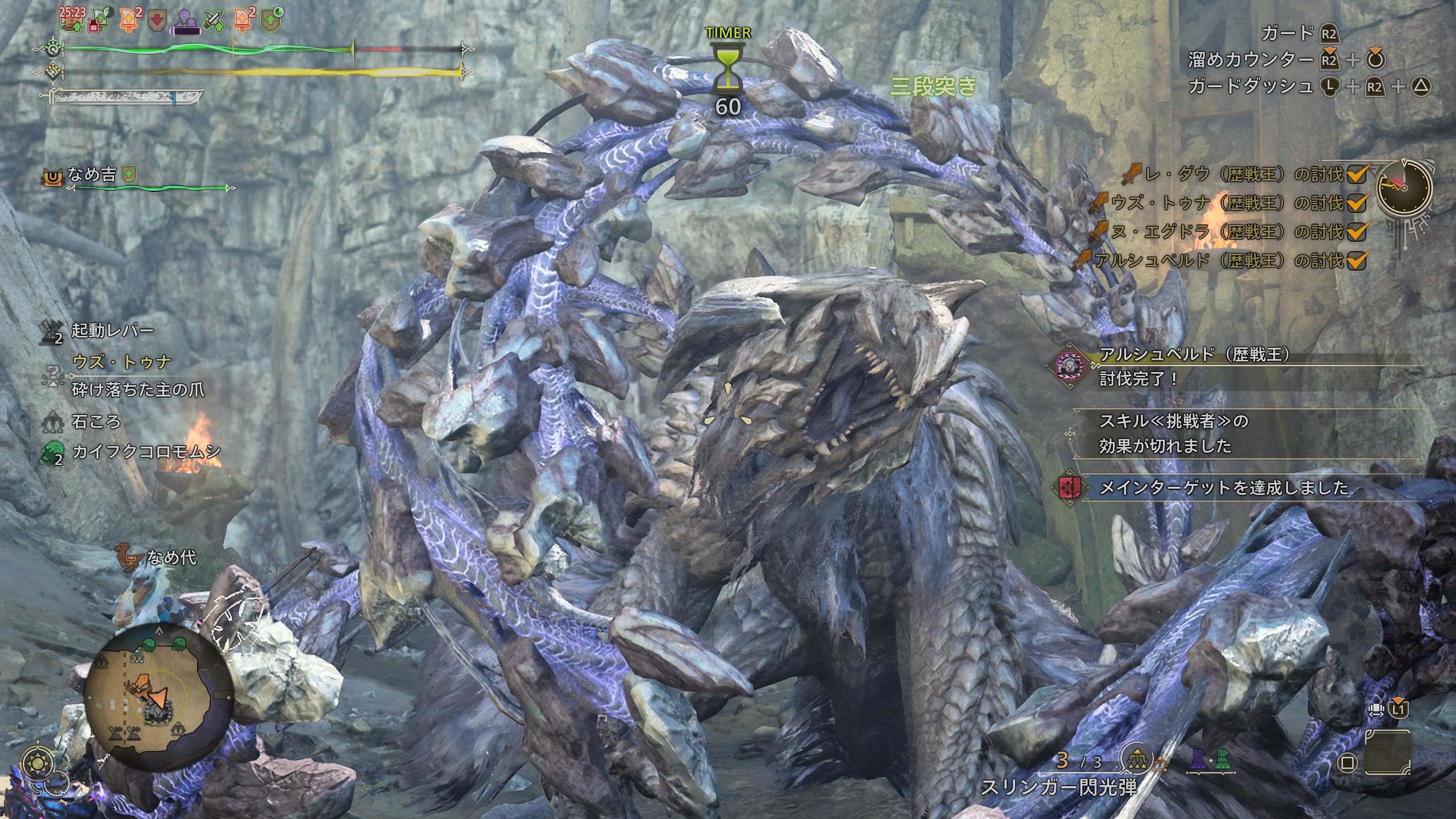This screenshot has width=1456, height=819.
Task: Choose the 石ころ entry in the nearby list
Action: click(96, 421)
